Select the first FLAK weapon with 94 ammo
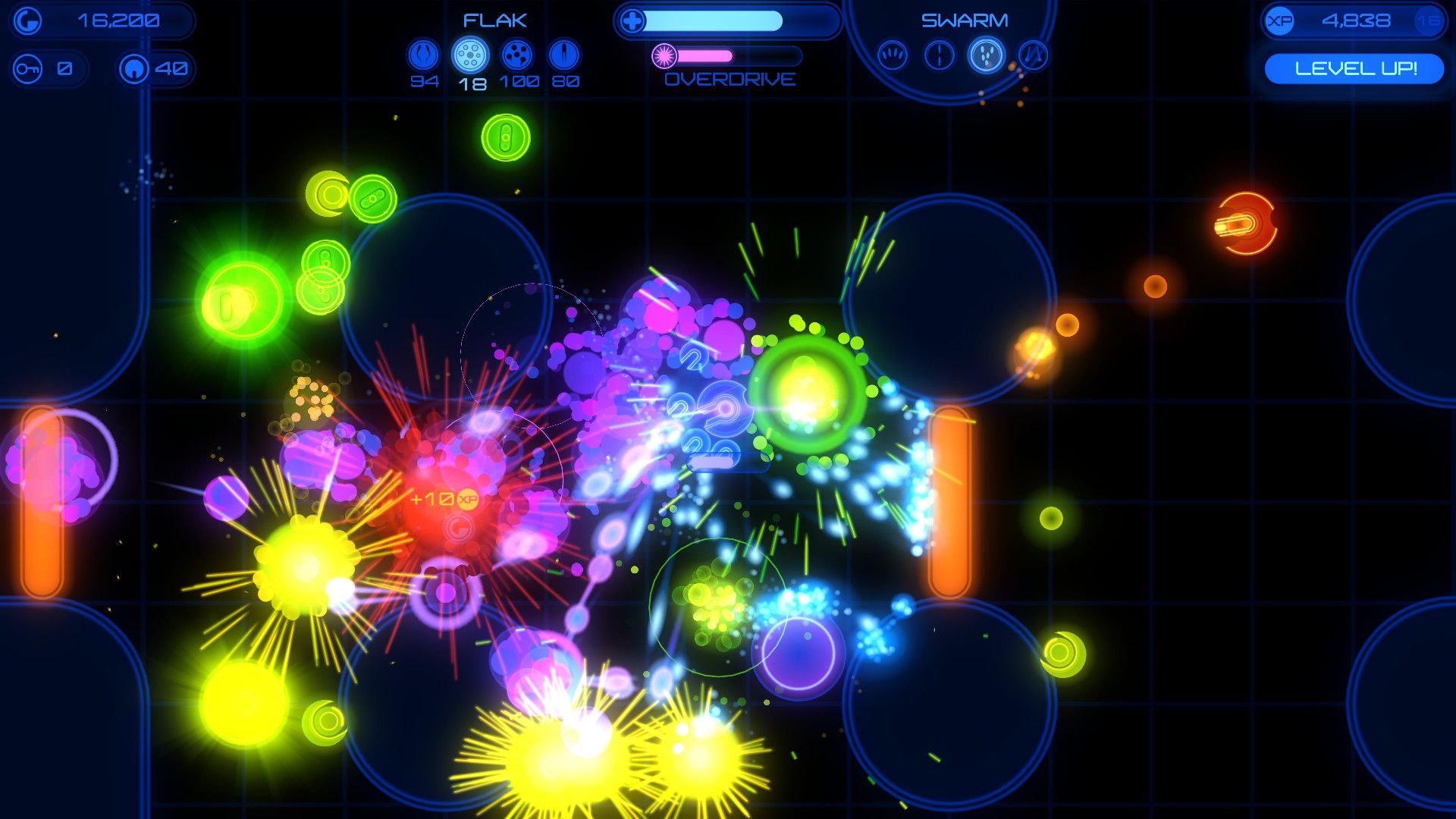Screen dimensions: 1456x819 [x=423, y=53]
